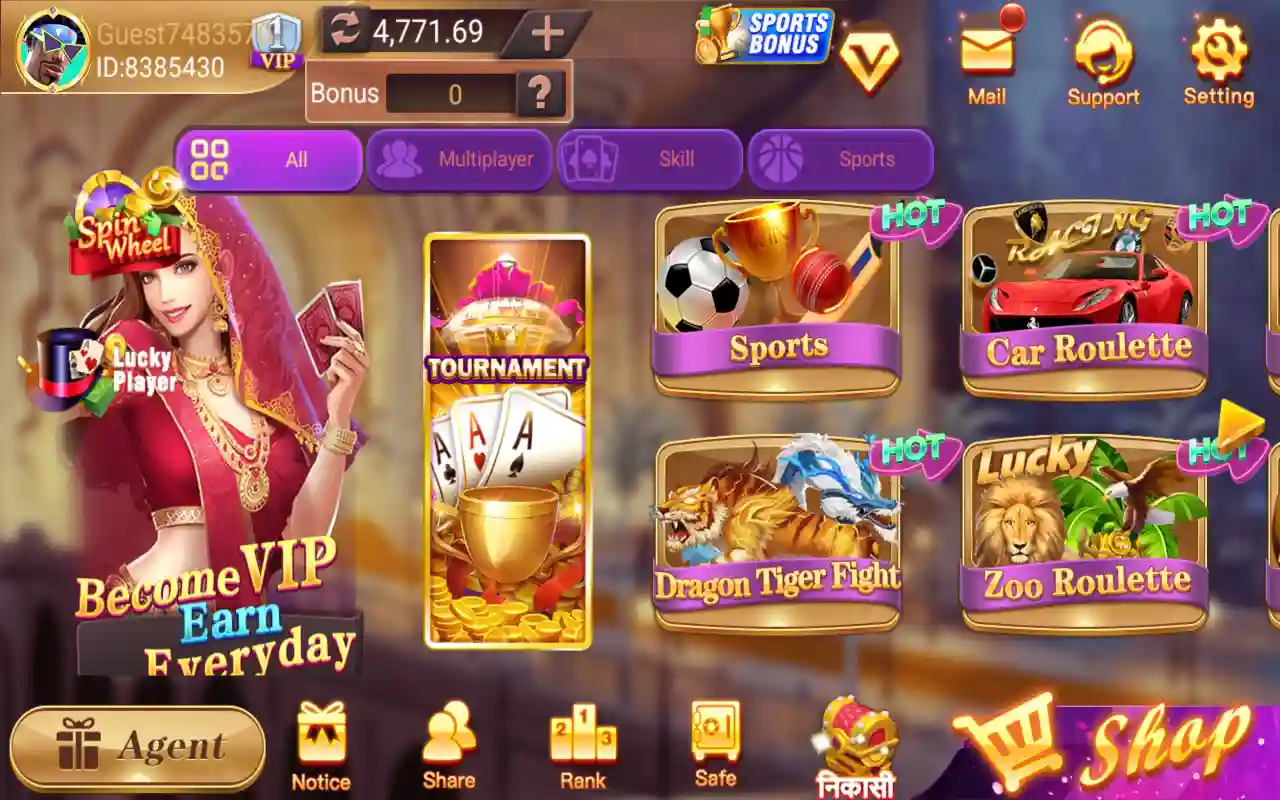Open the Skill games tab

[x=651, y=159]
